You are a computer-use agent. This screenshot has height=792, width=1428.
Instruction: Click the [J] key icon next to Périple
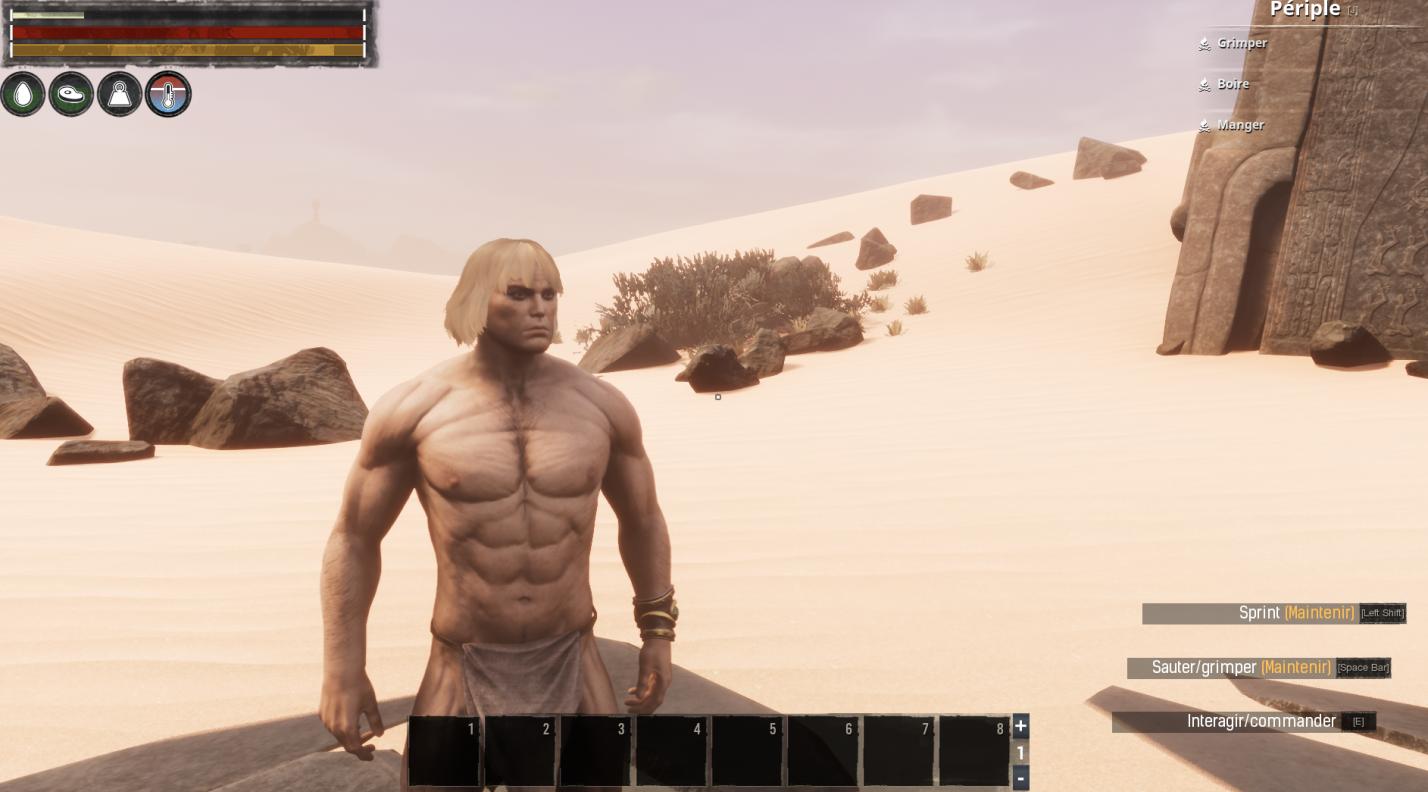(1352, 9)
